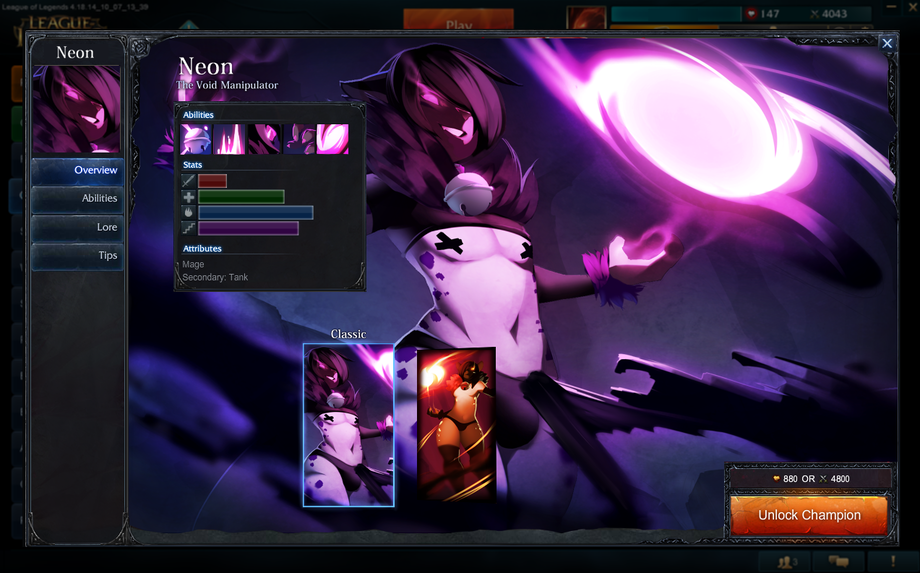Switch to the Overview tab
The image size is (920, 573).
77,171
